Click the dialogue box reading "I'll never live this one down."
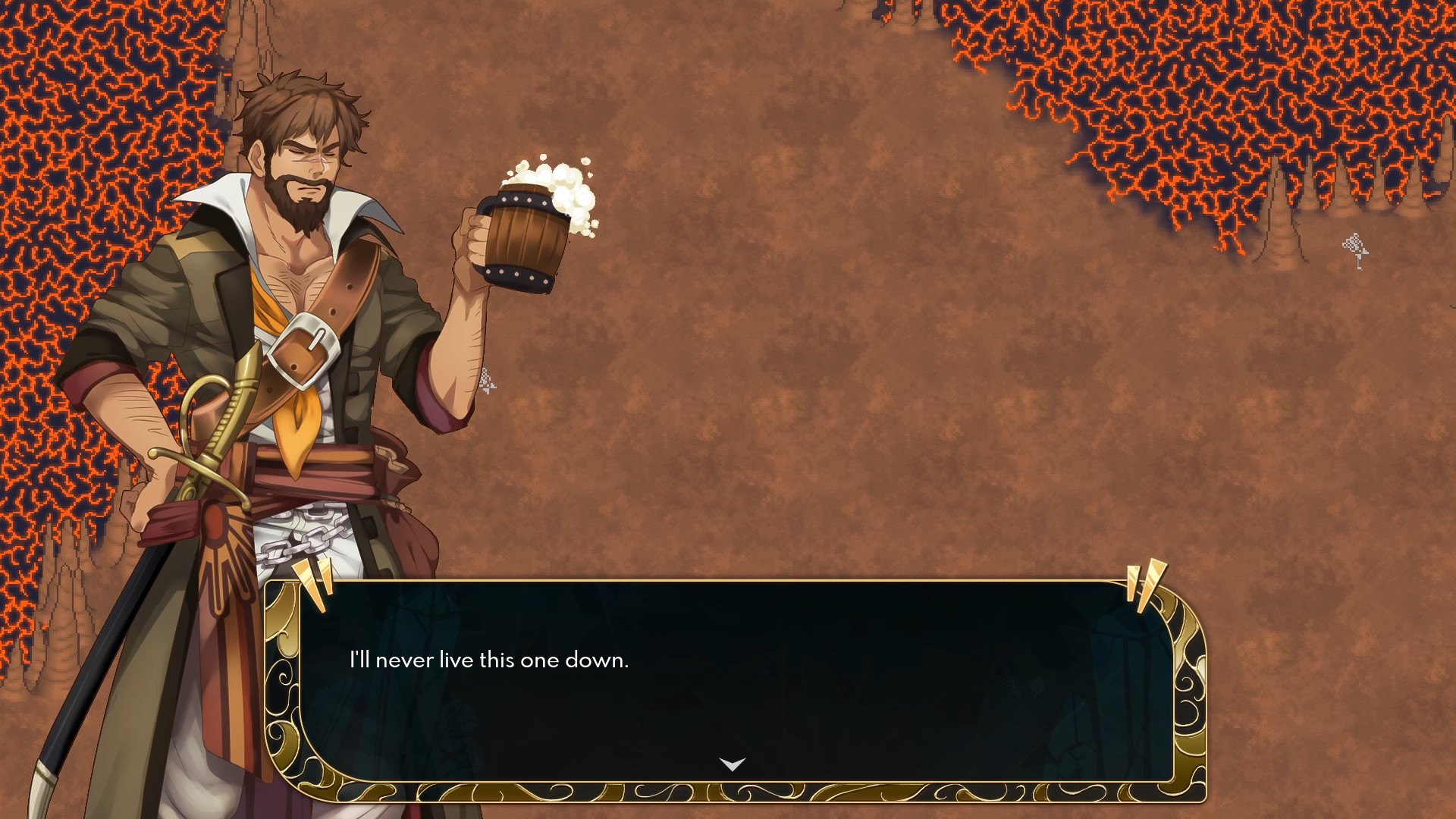This screenshot has height=819, width=1456. click(734, 682)
